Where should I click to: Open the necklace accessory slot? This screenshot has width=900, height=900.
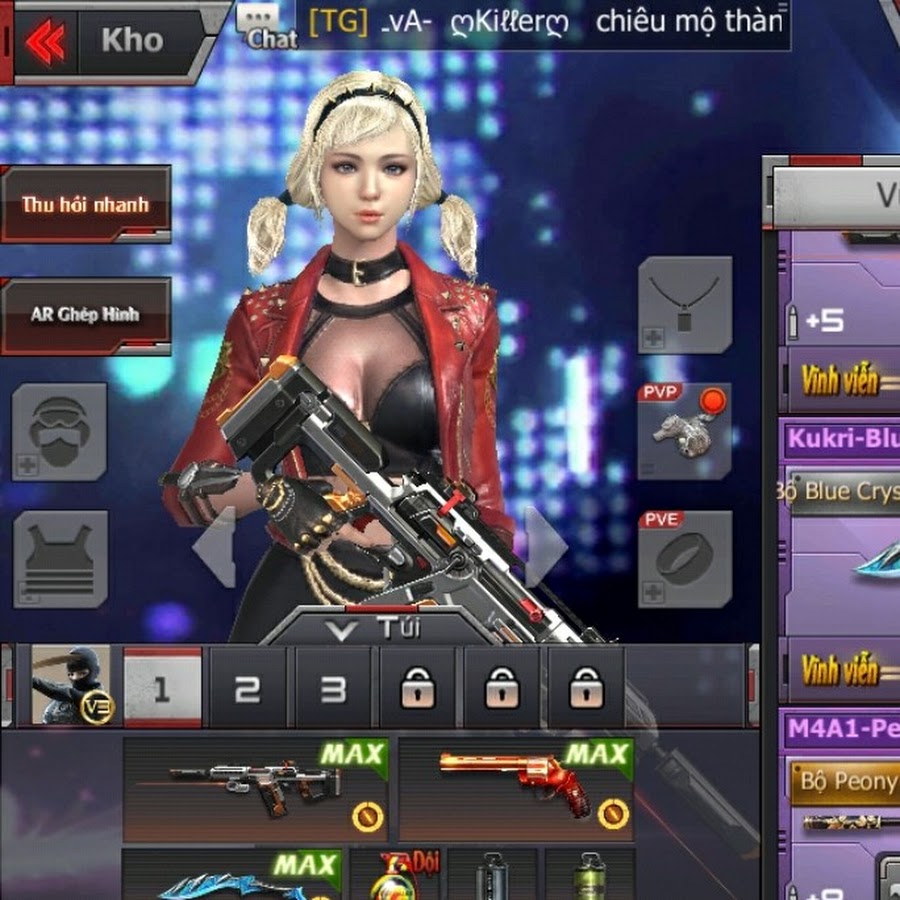click(x=685, y=304)
